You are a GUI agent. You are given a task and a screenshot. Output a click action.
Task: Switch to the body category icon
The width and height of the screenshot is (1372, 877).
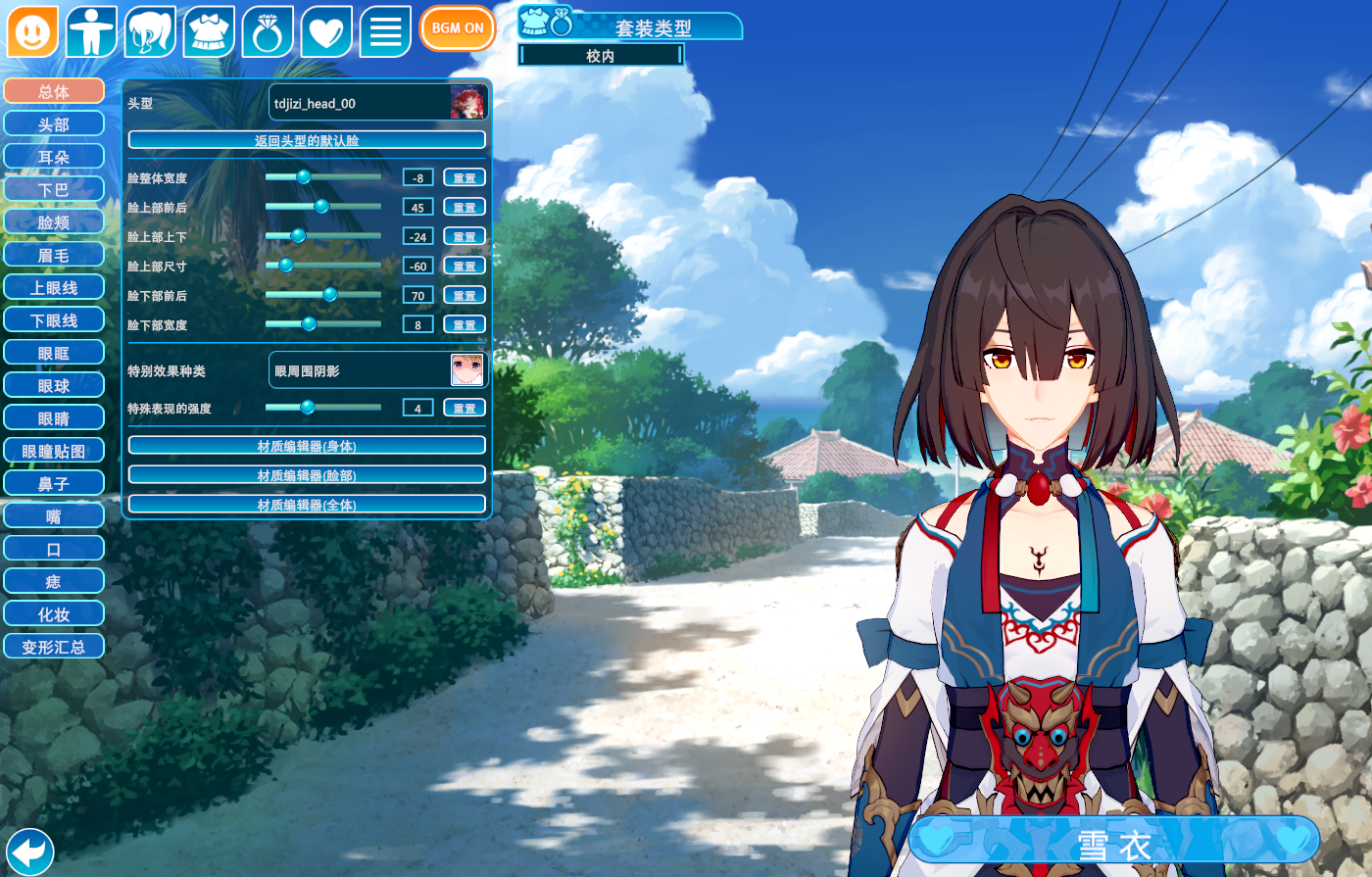click(91, 32)
